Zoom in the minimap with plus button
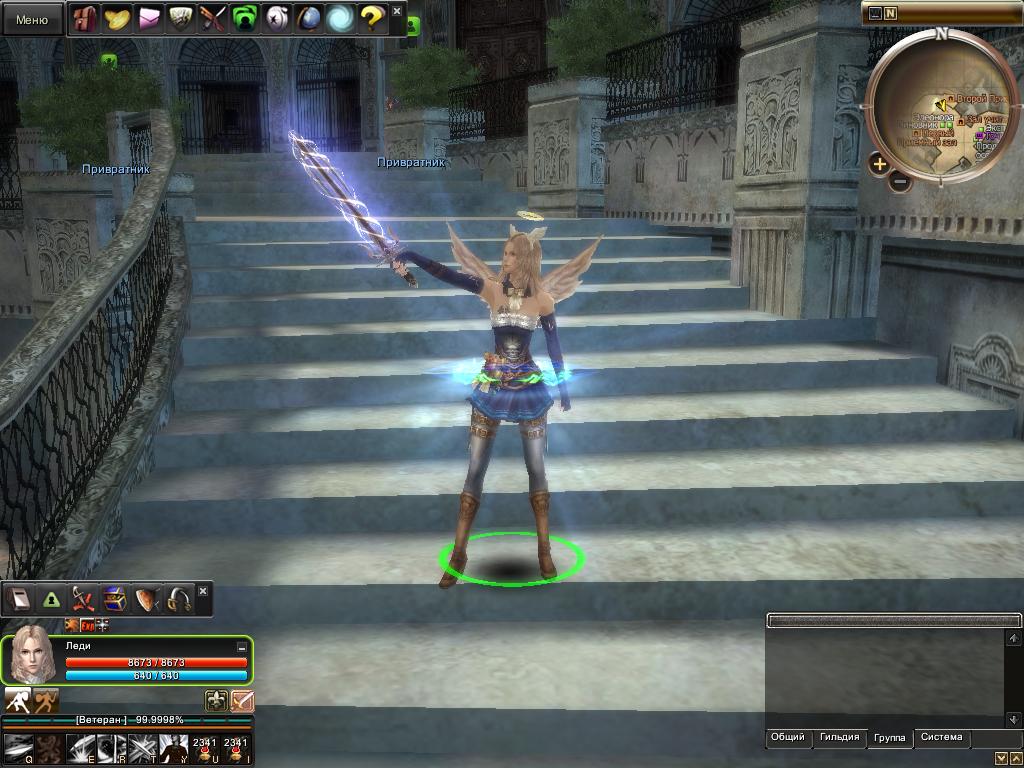1024x768 pixels. [879, 164]
